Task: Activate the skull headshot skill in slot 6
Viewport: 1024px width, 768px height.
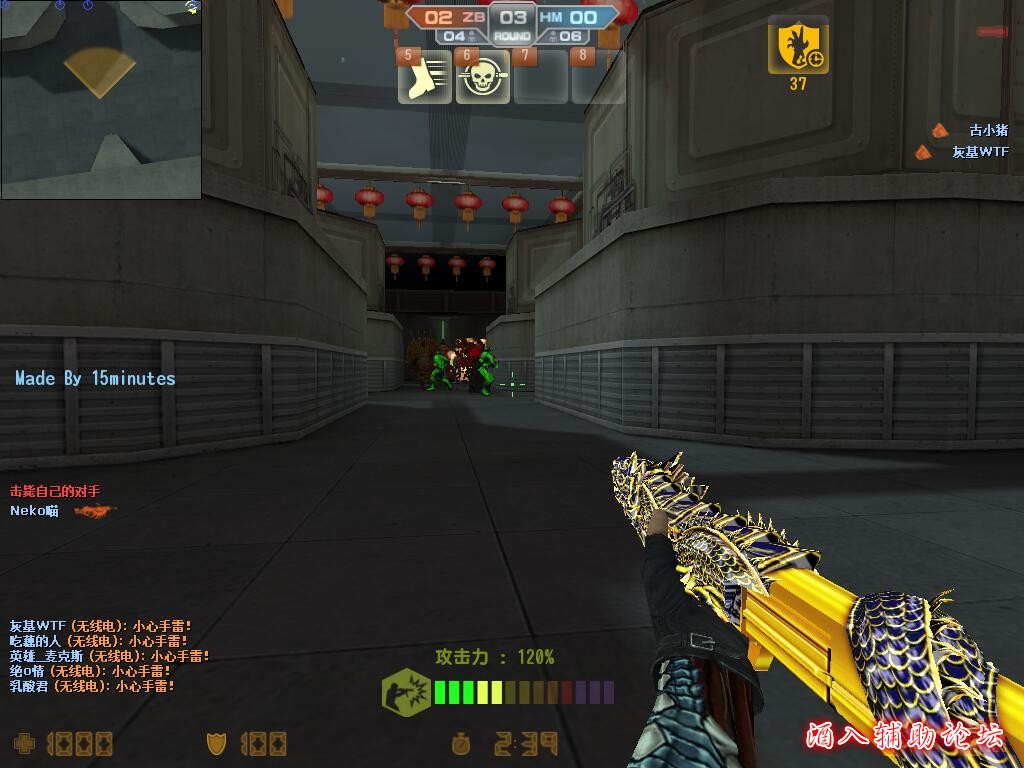Action: 483,80
